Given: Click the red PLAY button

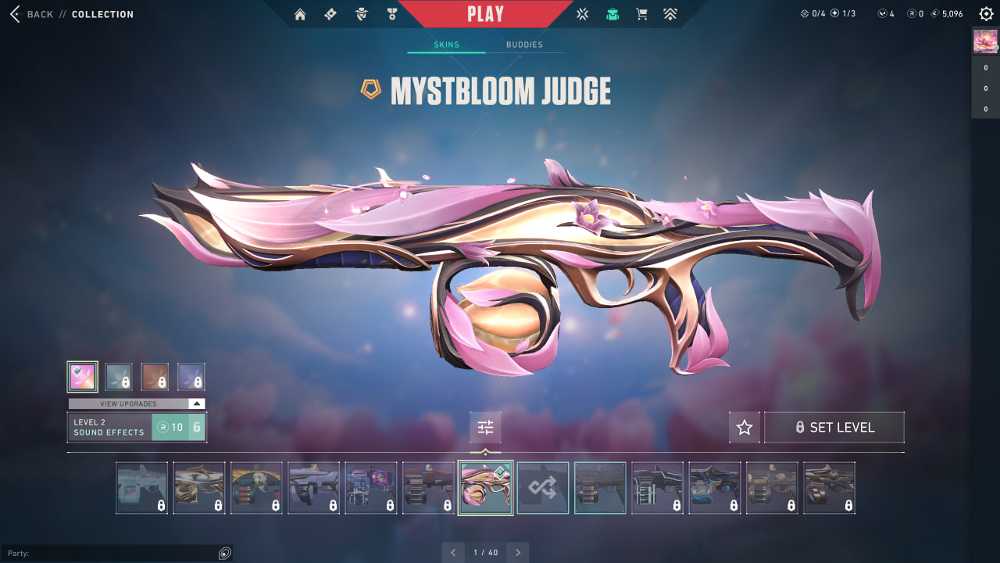Looking at the screenshot, I should (x=485, y=14).
